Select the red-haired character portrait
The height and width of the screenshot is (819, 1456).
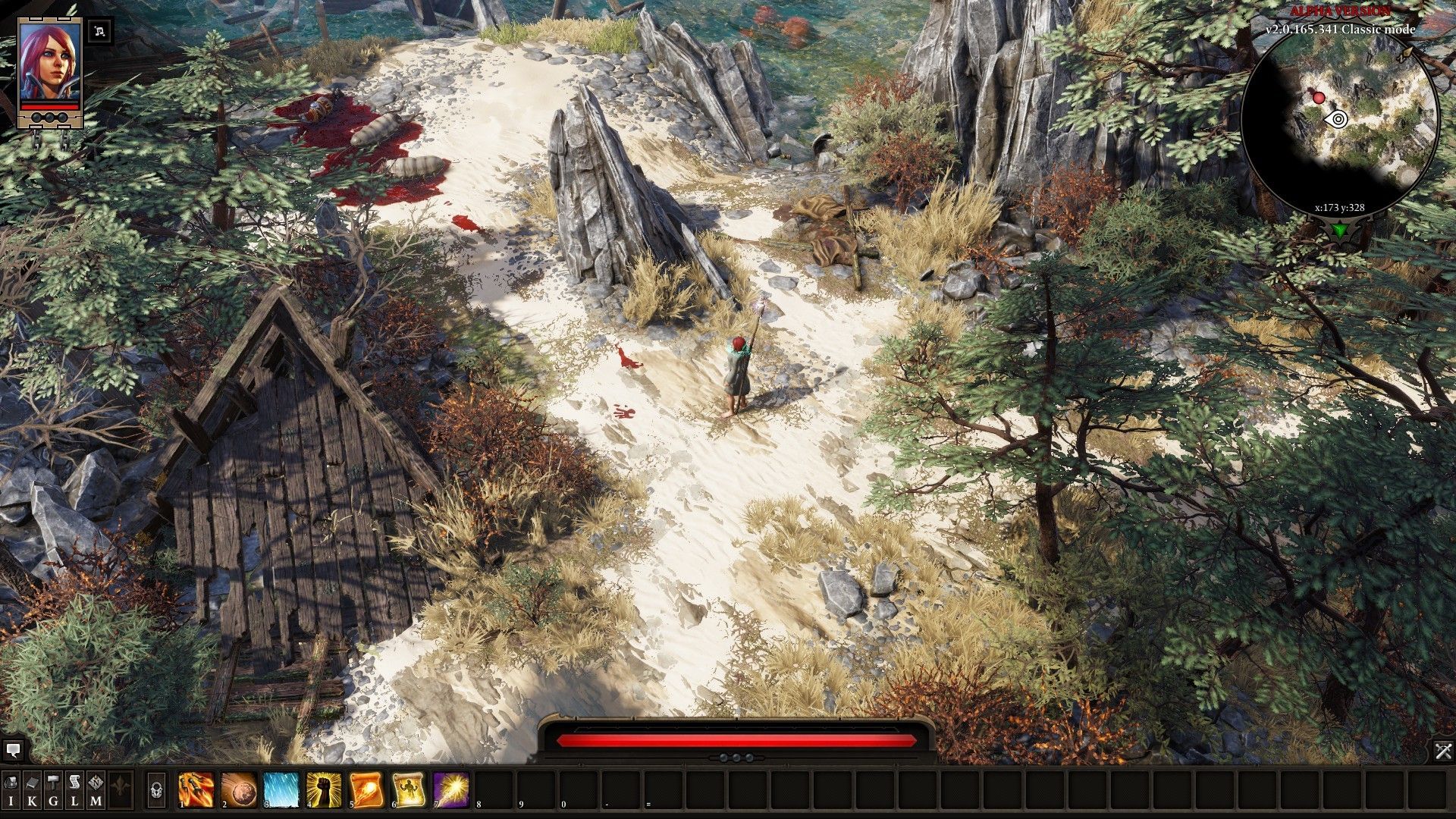coord(49,62)
